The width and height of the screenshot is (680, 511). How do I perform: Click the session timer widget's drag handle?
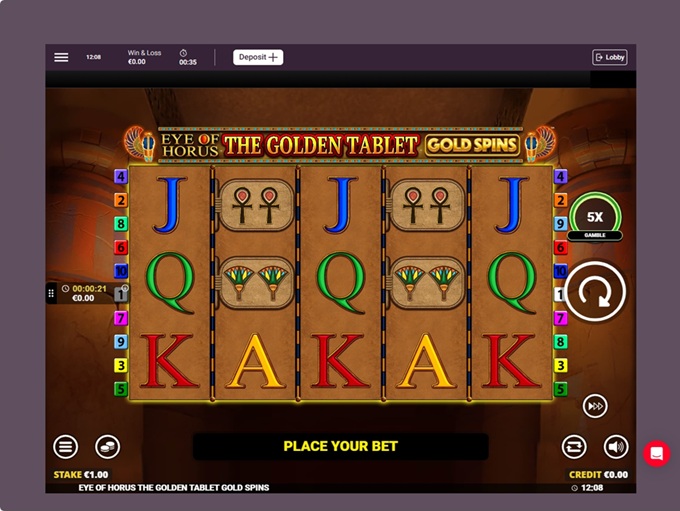pos(51,293)
